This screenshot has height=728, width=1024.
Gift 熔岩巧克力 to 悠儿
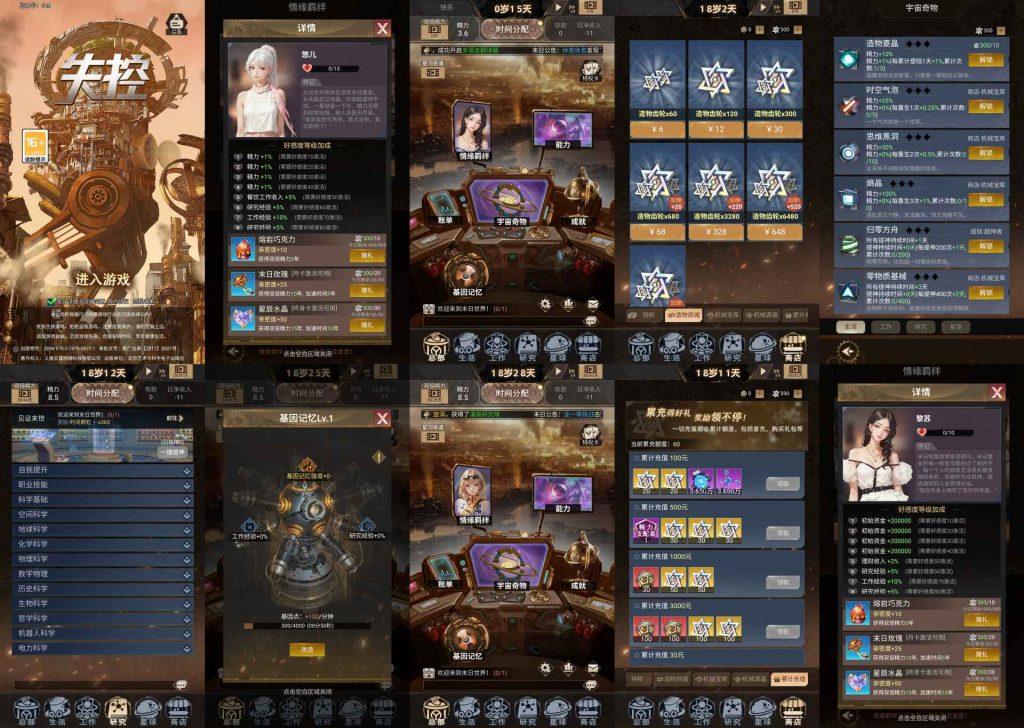[x=367, y=255]
